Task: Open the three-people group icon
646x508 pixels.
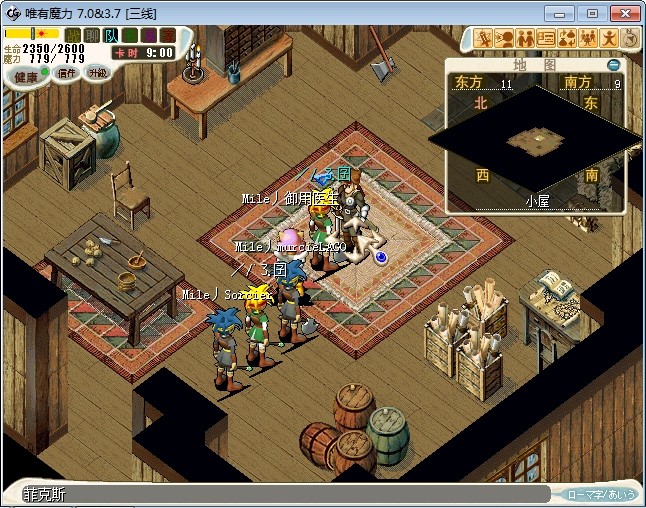Action: [x=588, y=38]
